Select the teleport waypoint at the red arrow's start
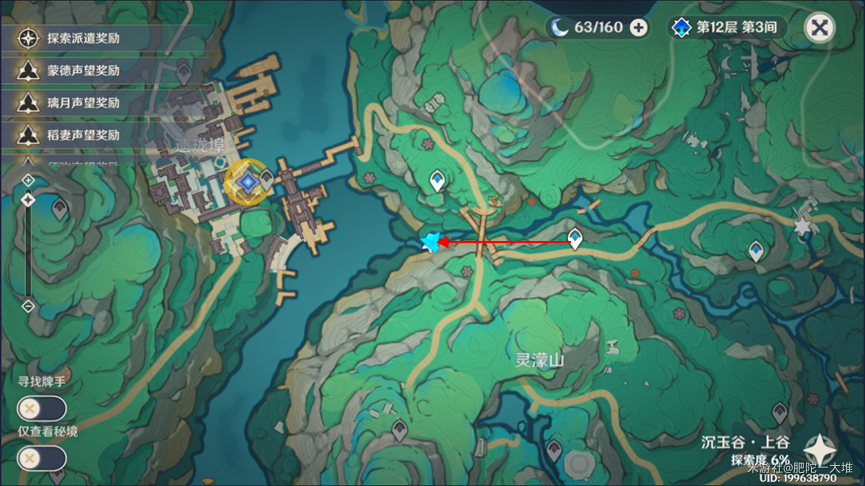 tap(575, 239)
